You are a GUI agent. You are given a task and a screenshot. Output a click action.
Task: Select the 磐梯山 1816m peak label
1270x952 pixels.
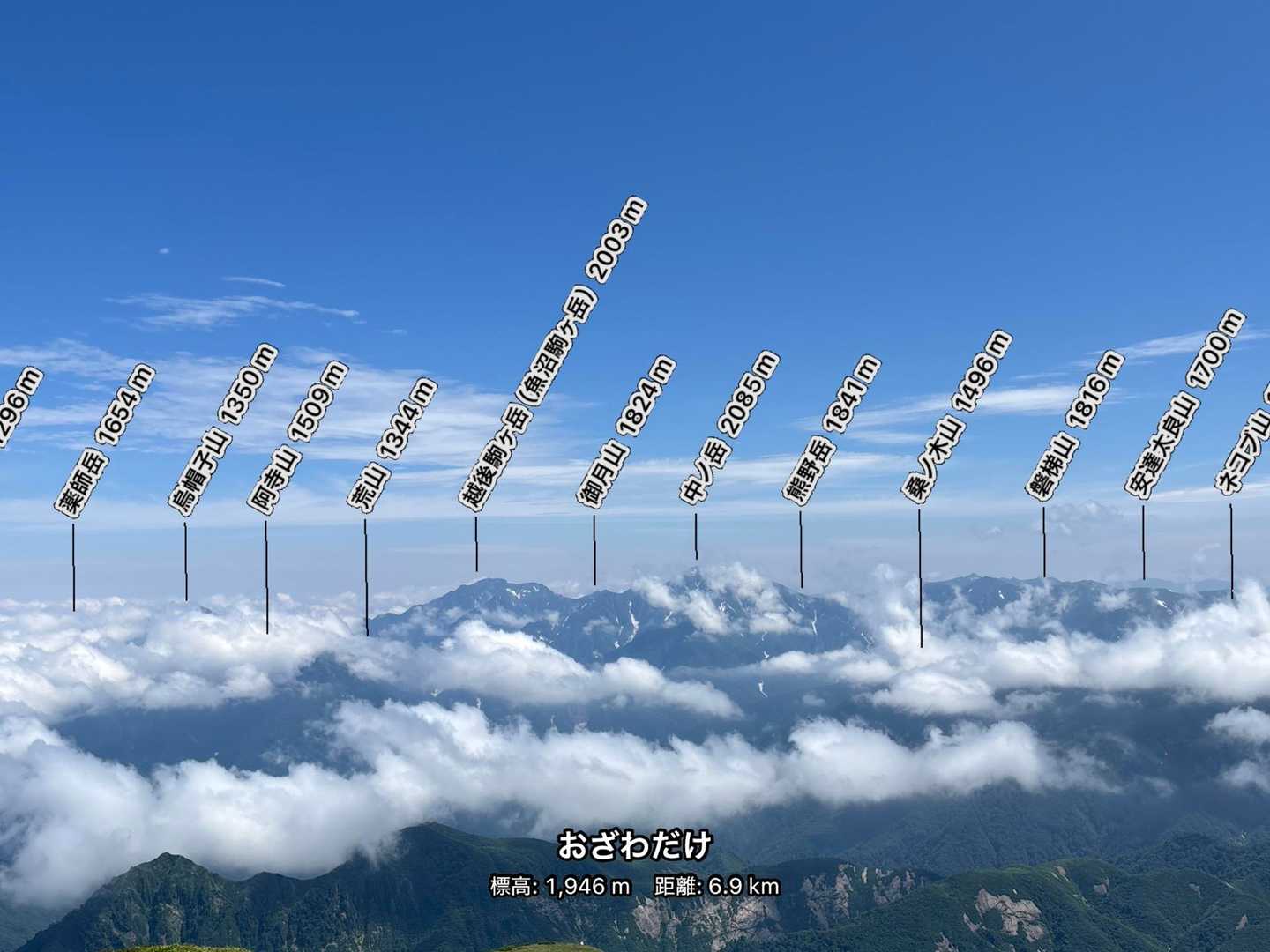pos(1076,426)
